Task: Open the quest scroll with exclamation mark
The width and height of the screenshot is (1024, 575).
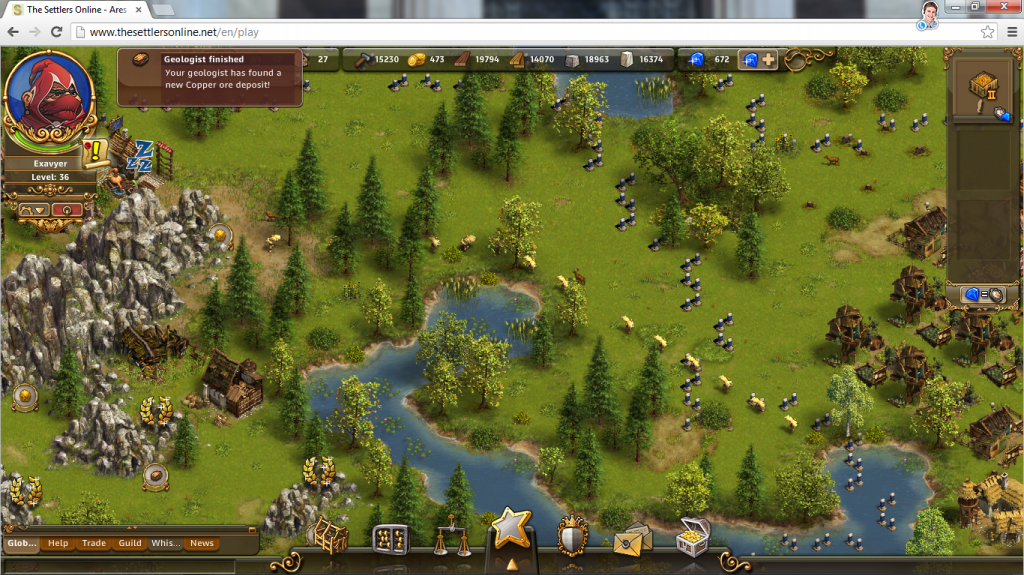Action: click(96, 152)
